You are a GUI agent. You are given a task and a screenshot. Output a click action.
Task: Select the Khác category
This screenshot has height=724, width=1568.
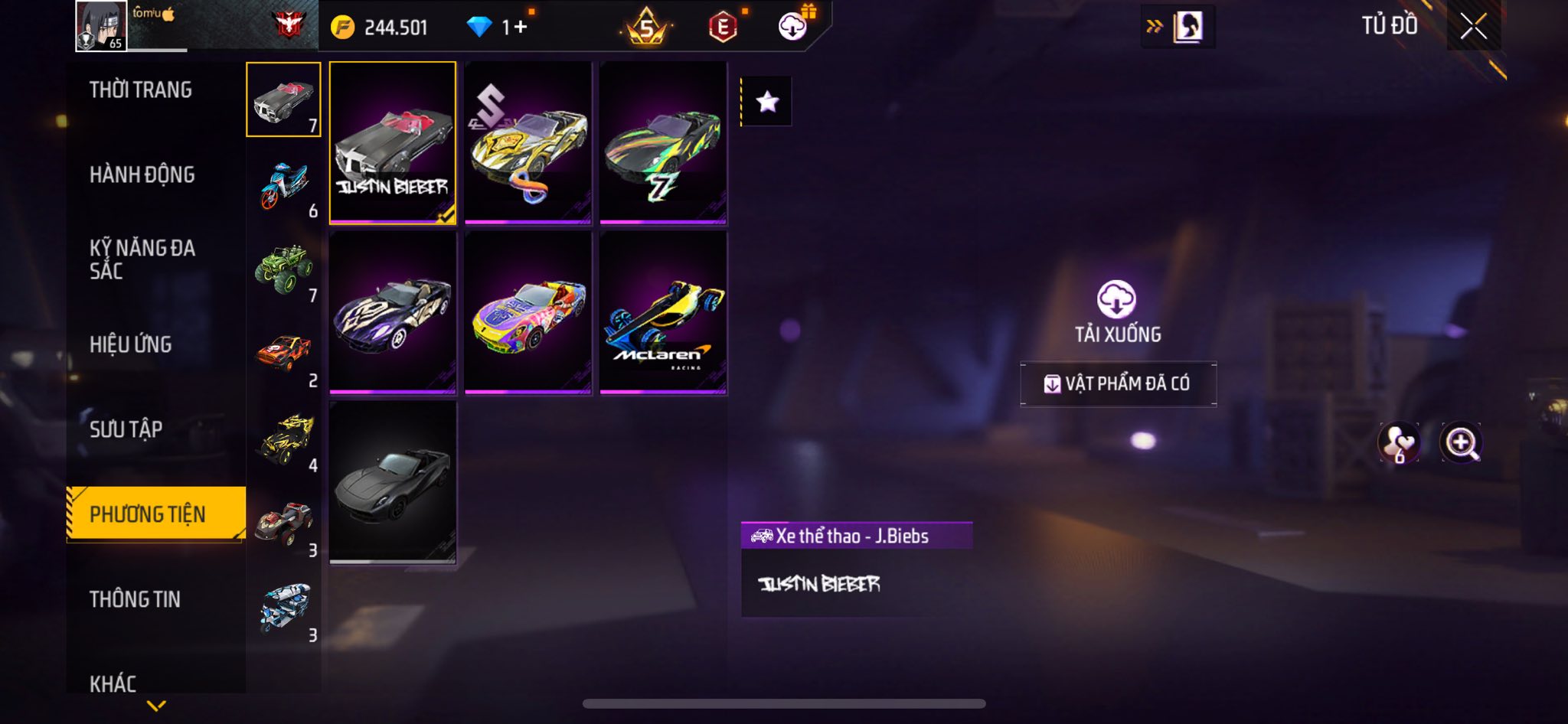113,683
